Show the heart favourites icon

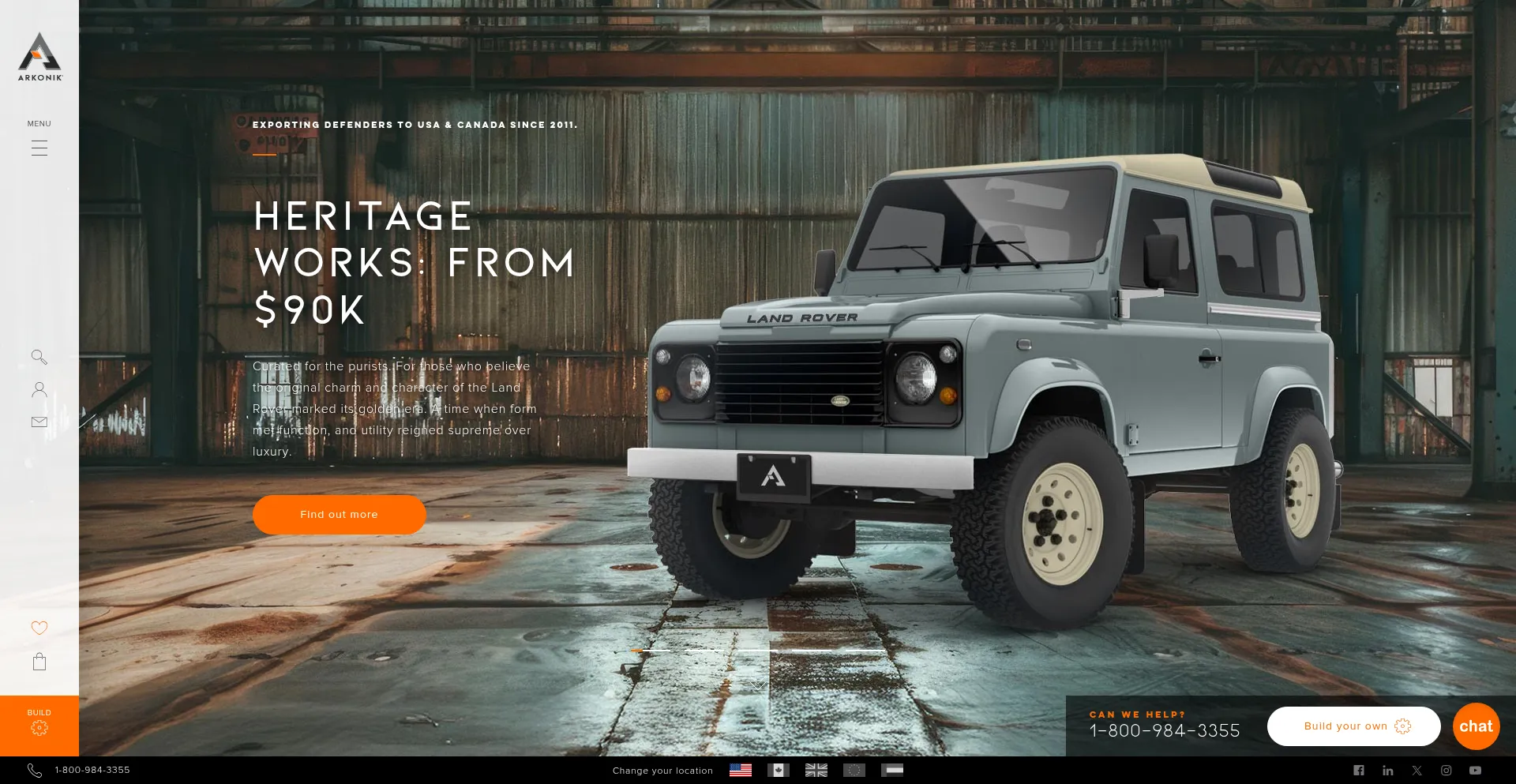[39, 628]
